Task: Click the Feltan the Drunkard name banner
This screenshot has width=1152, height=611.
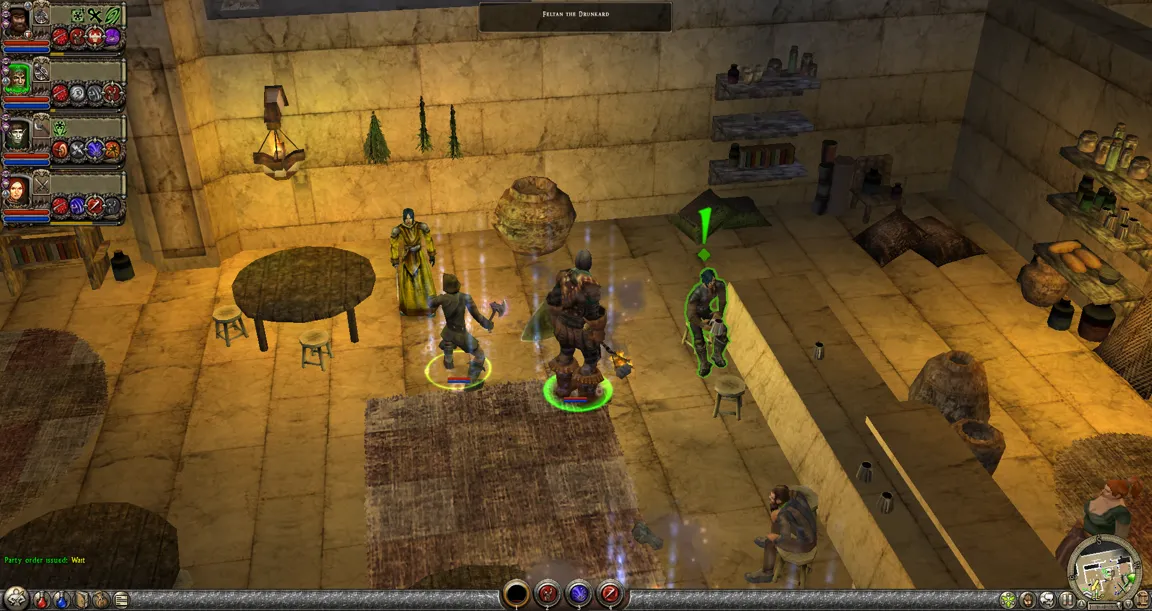Action: [575, 16]
